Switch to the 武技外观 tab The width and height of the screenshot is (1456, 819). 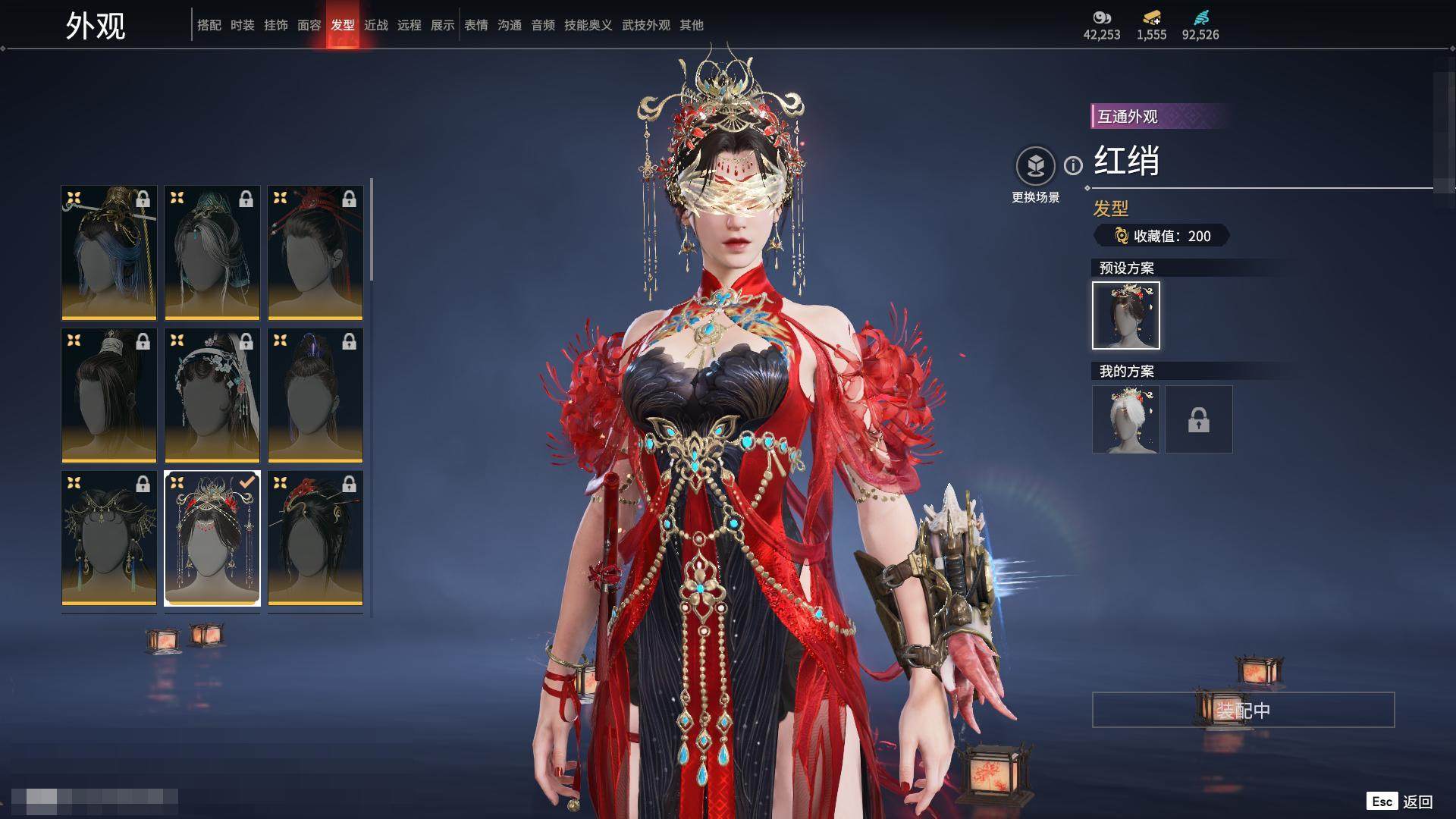[x=645, y=25]
